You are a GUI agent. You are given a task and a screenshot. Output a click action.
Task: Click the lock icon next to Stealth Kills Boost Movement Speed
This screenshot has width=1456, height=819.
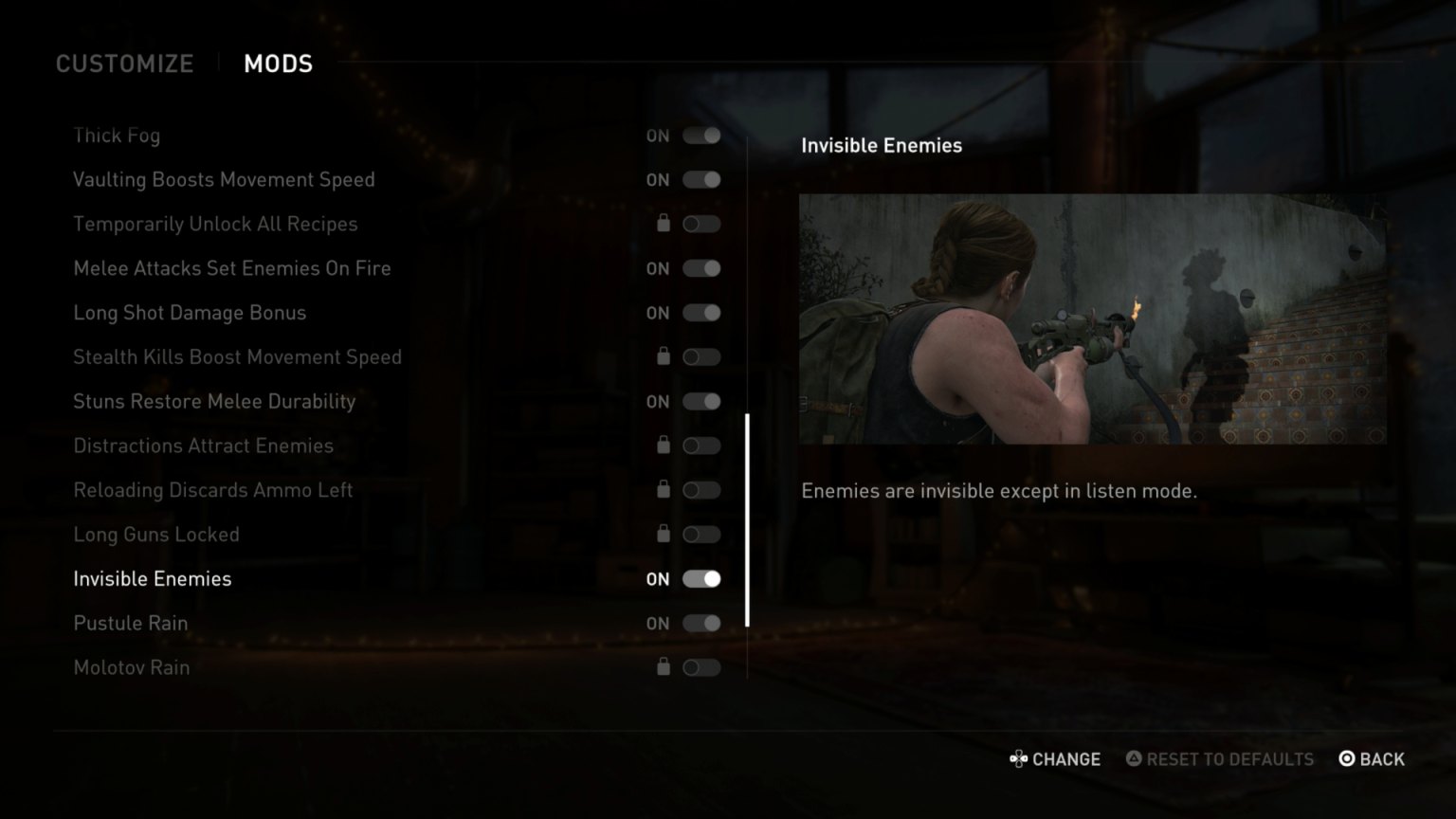(664, 357)
